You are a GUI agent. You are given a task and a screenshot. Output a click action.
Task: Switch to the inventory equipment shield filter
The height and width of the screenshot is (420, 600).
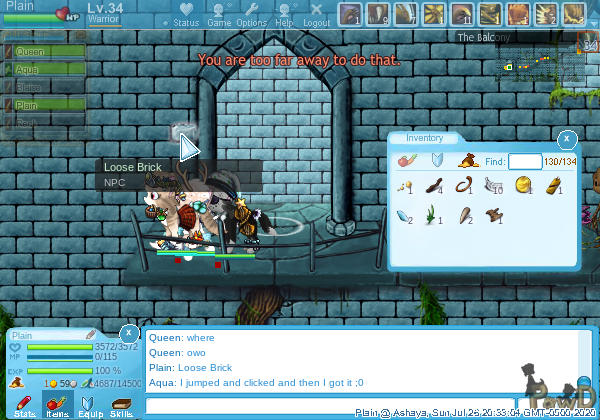(x=436, y=160)
